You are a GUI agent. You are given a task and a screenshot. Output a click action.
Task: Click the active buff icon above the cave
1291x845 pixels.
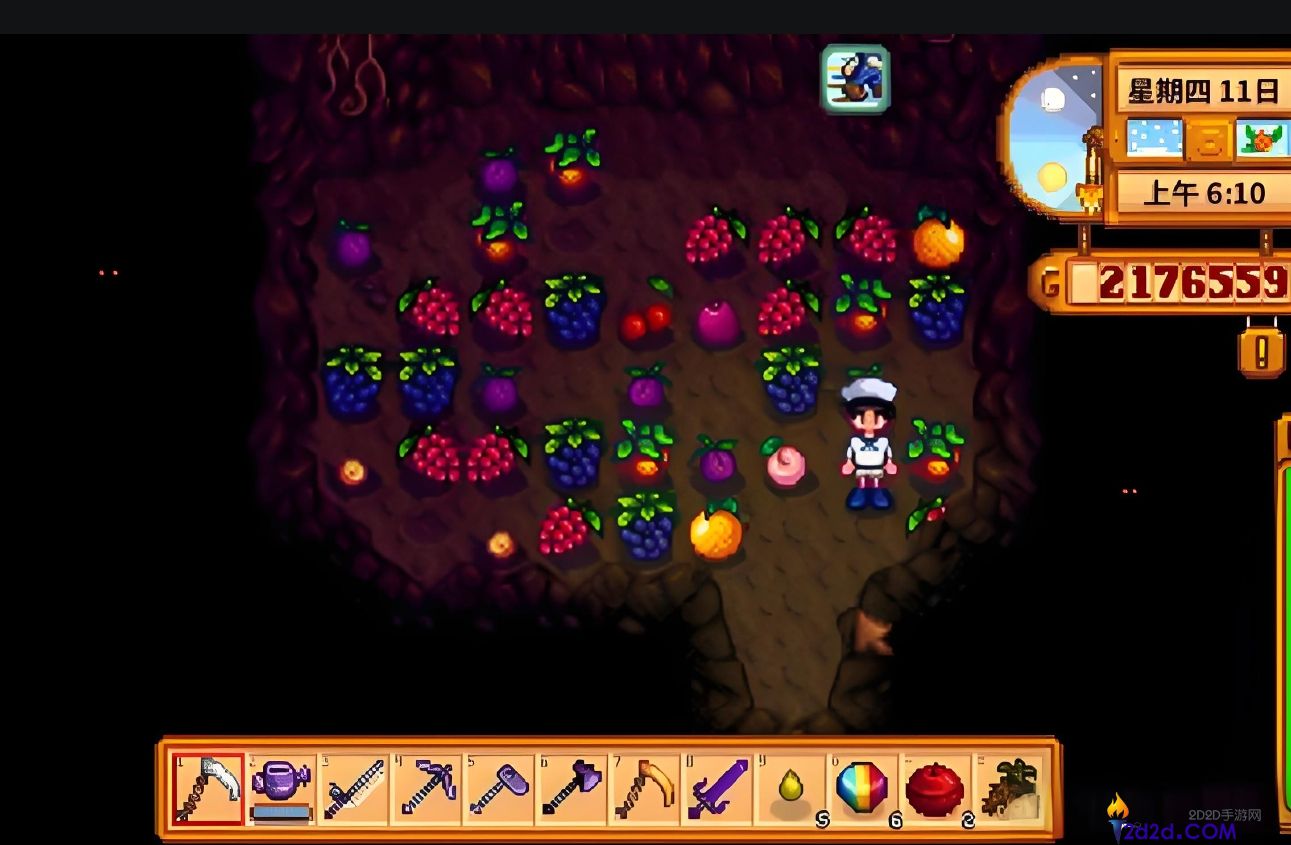coord(856,79)
